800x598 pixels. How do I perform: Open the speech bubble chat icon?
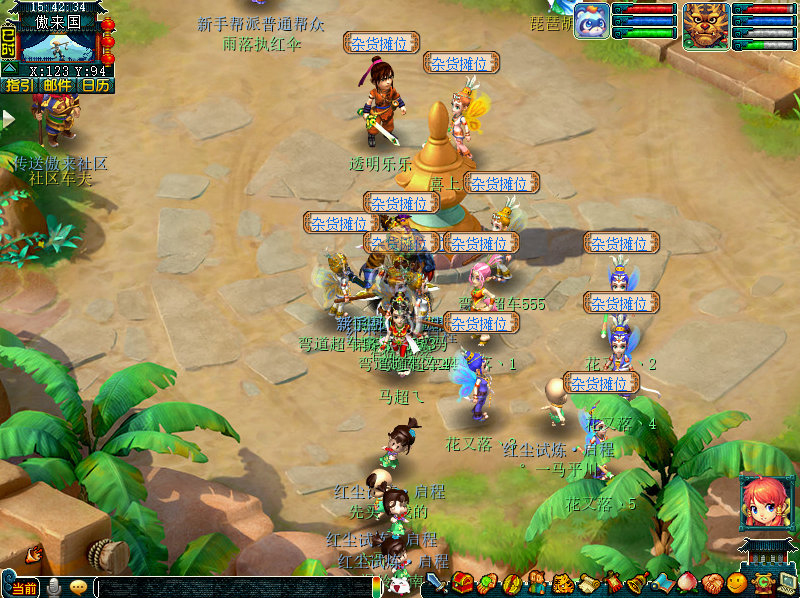[x=78, y=587]
